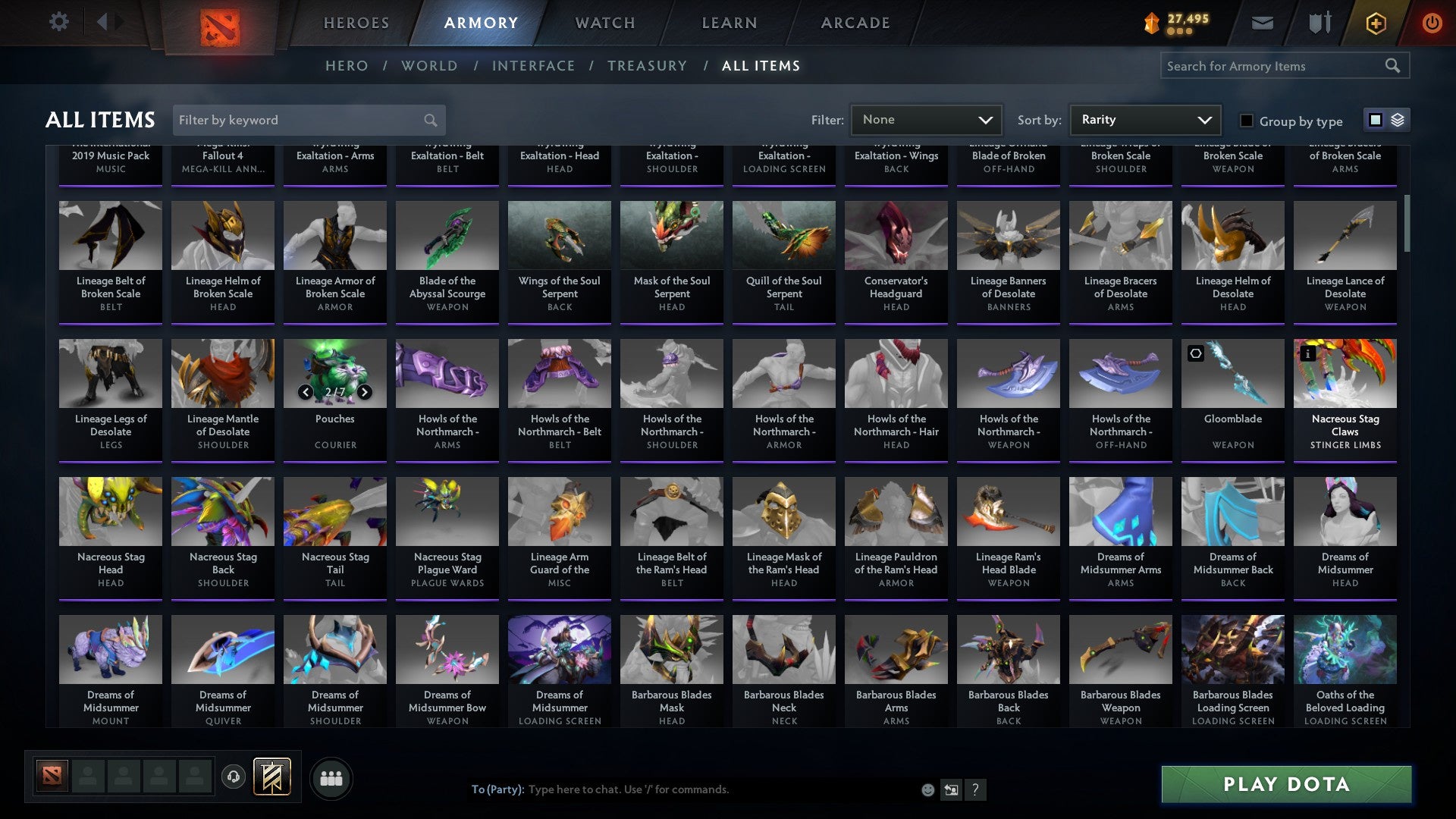Viewport: 1456px width, 819px height.
Task: Expand the Sort by Rarity dropdown
Action: 1144,119
